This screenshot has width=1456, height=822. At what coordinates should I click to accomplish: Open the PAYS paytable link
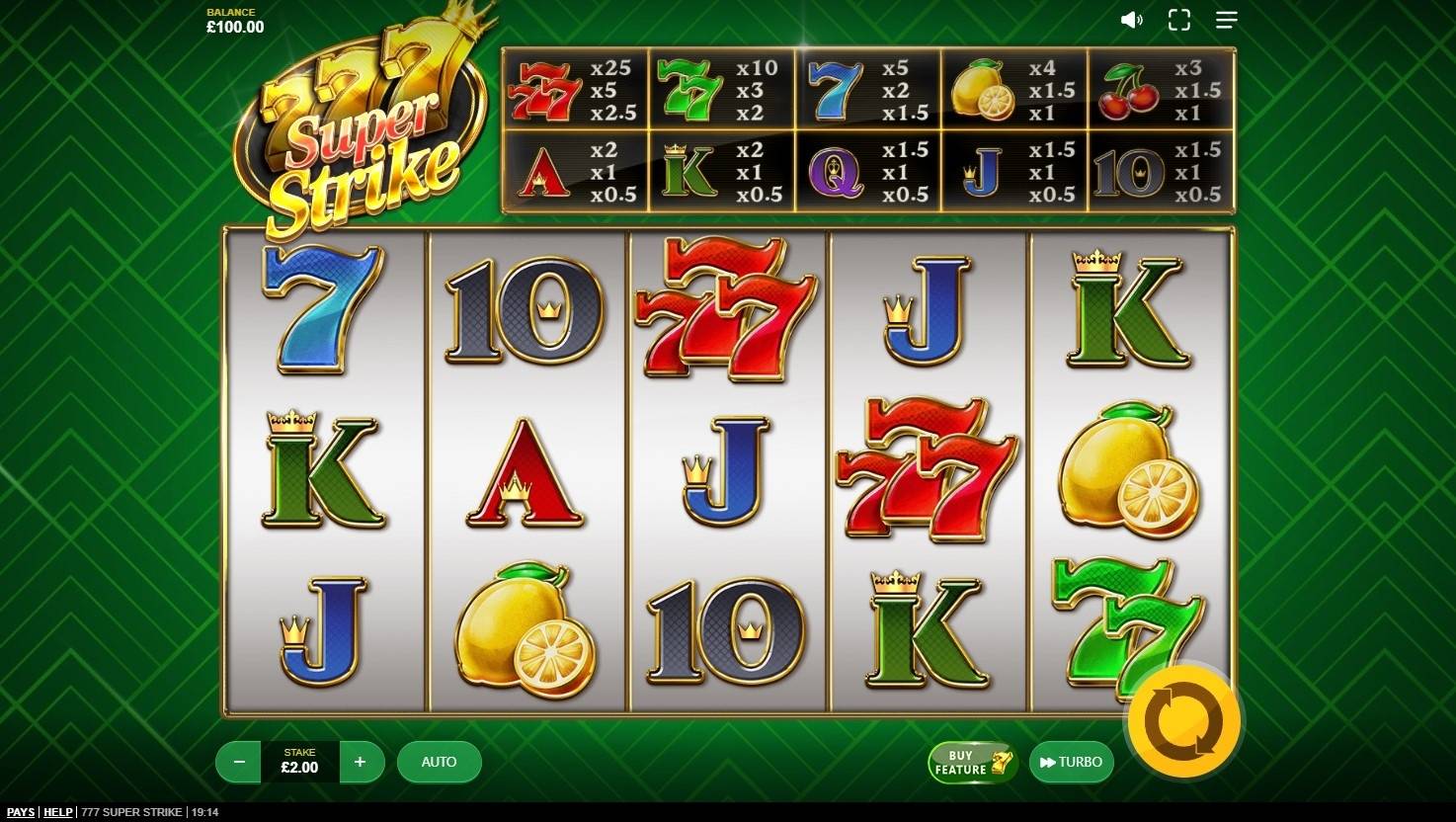(21, 812)
